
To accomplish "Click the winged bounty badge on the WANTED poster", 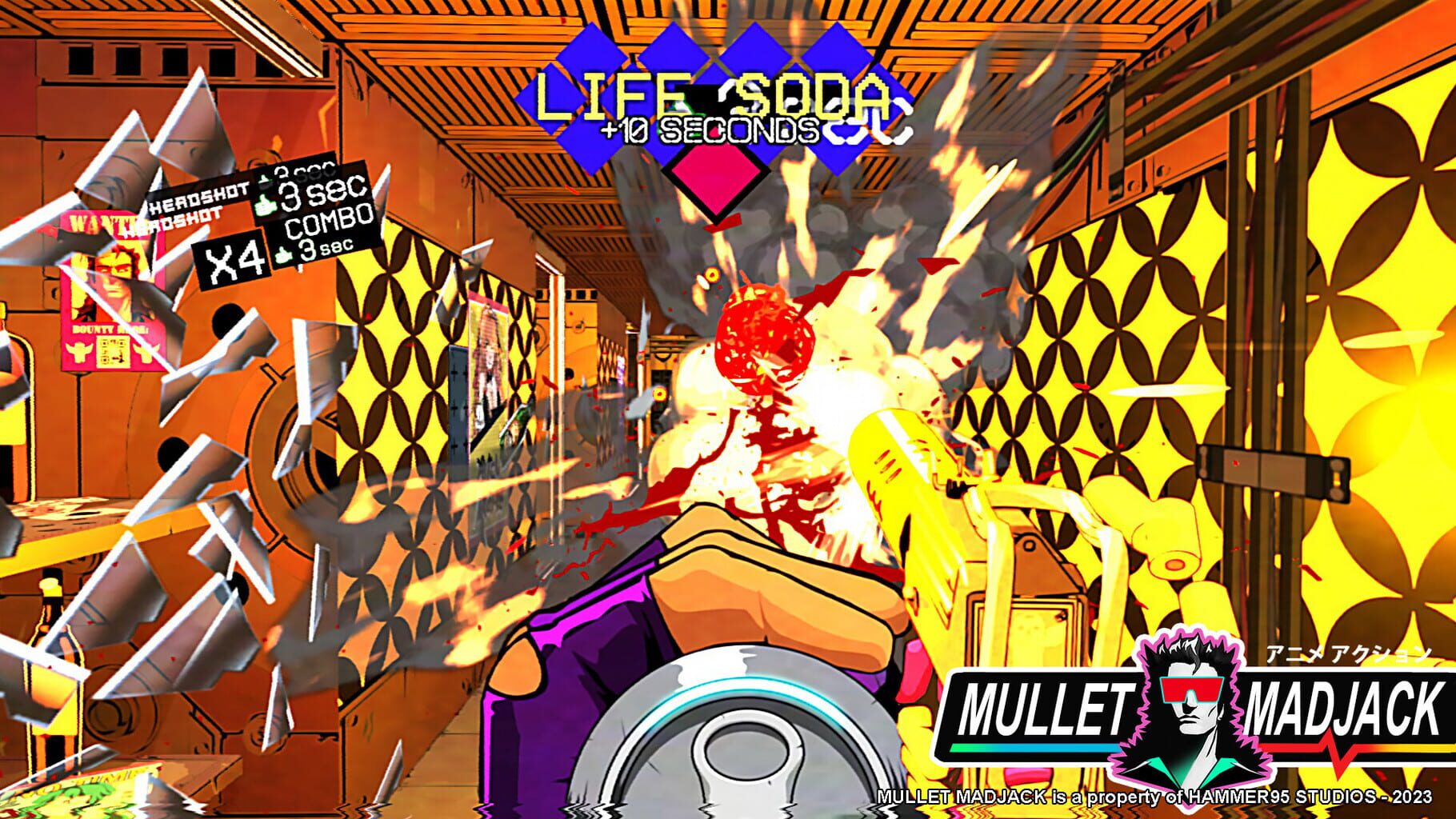I will [x=78, y=352].
